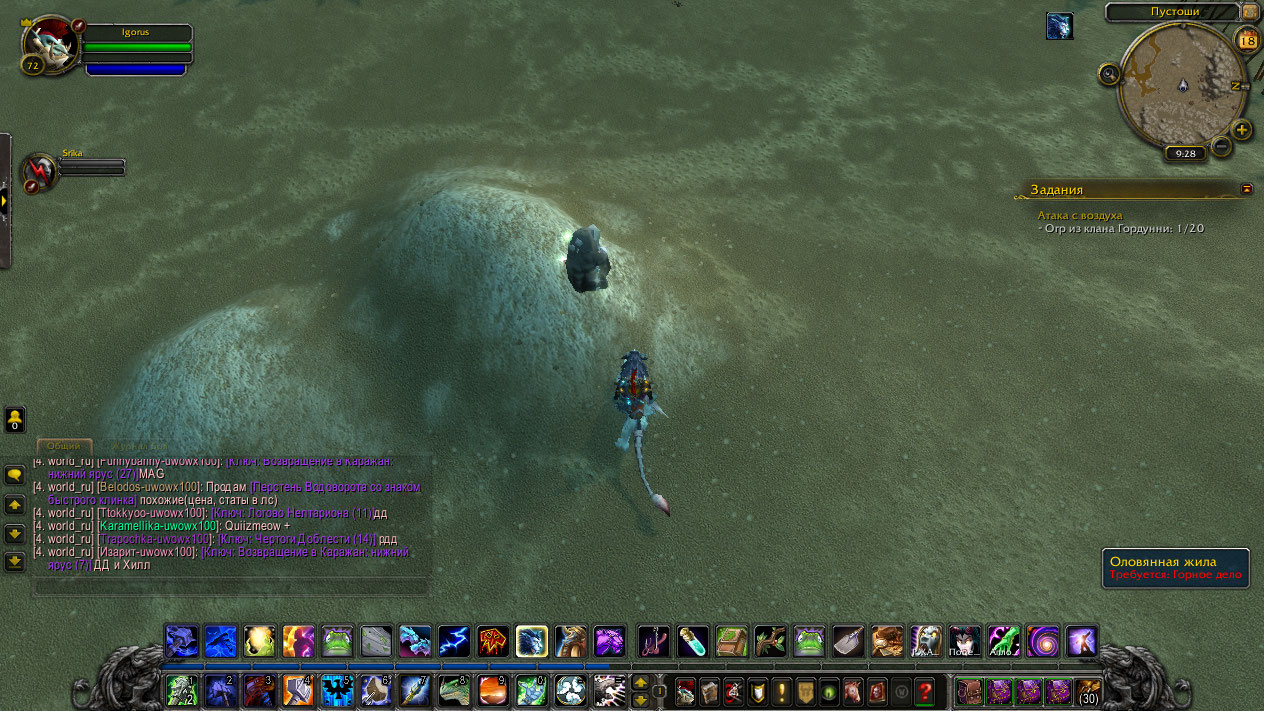Screen dimensions: 1264x711
Task: Open the calendar showing day 18
Action: pos(1247,40)
